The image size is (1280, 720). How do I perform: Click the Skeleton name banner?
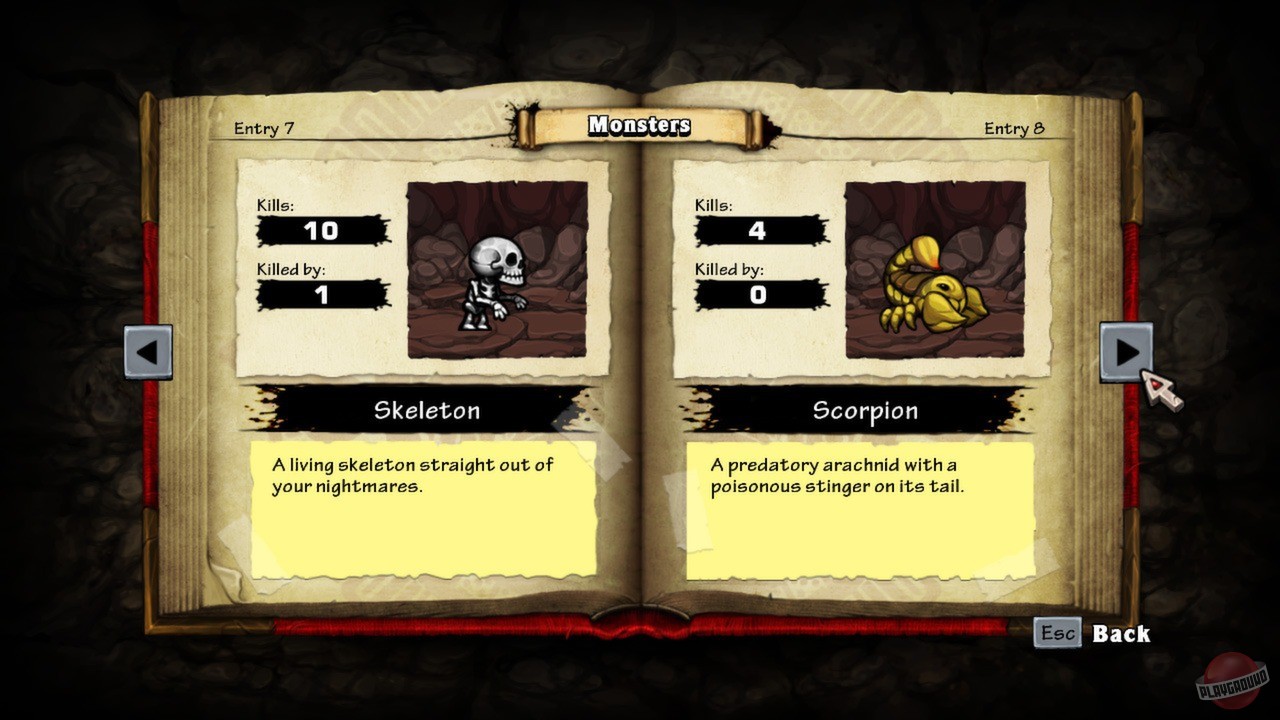(x=427, y=410)
